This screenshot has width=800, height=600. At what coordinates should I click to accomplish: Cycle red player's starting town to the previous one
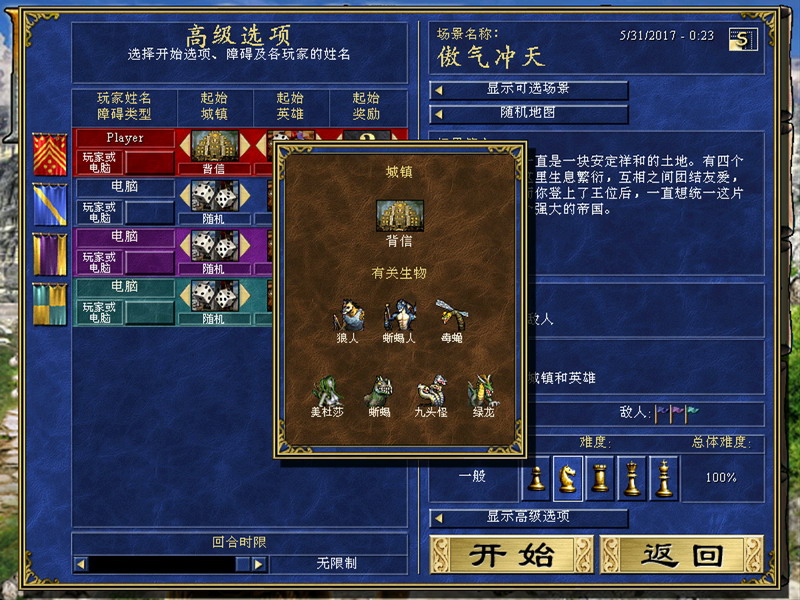184,146
